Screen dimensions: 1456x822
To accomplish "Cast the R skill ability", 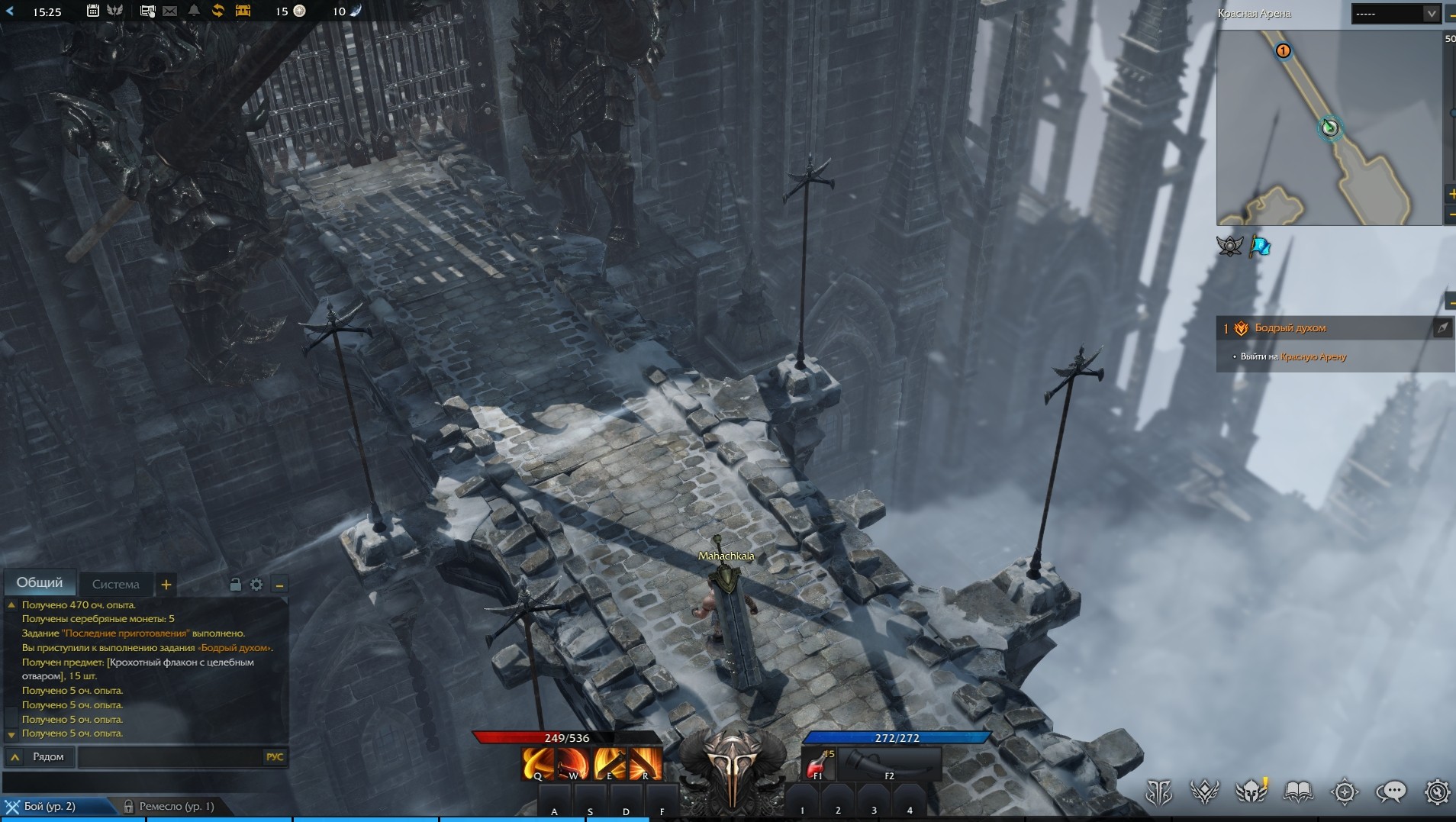I will tap(645, 763).
